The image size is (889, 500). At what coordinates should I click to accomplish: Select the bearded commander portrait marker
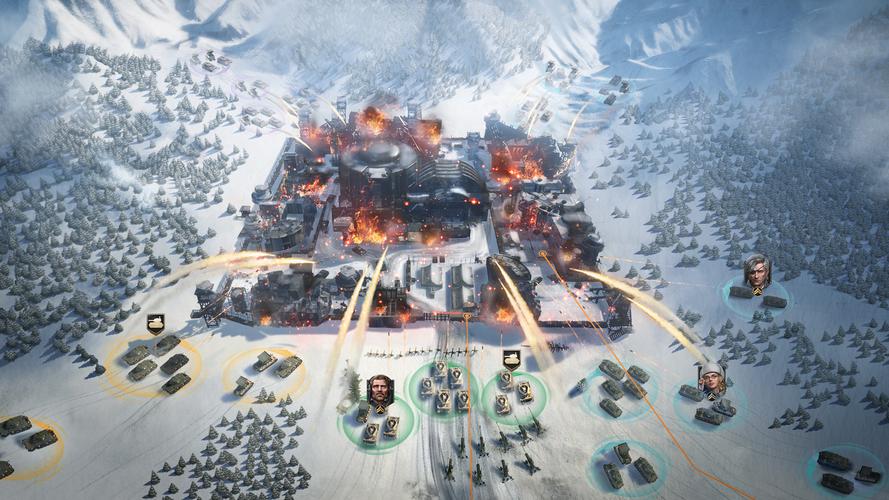point(379,390)
